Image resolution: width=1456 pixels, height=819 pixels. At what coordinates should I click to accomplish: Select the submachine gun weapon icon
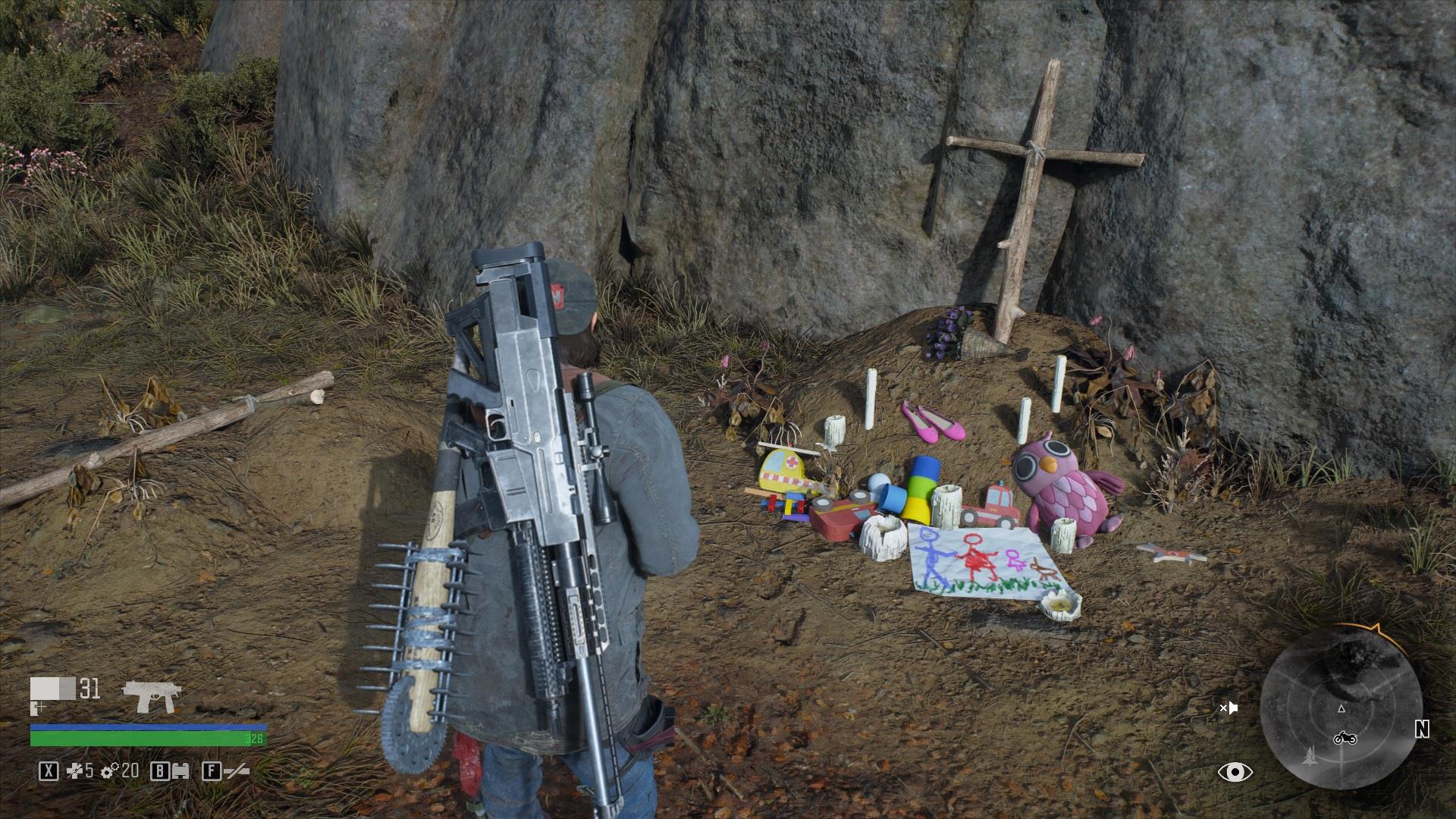[152, 695]
